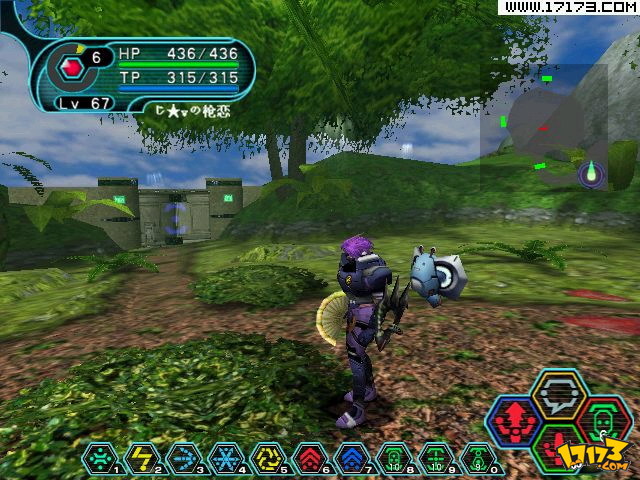The image size is (640, 480).
Task: Cast the blue snowflake ice technique
Action: pos(225,458)
